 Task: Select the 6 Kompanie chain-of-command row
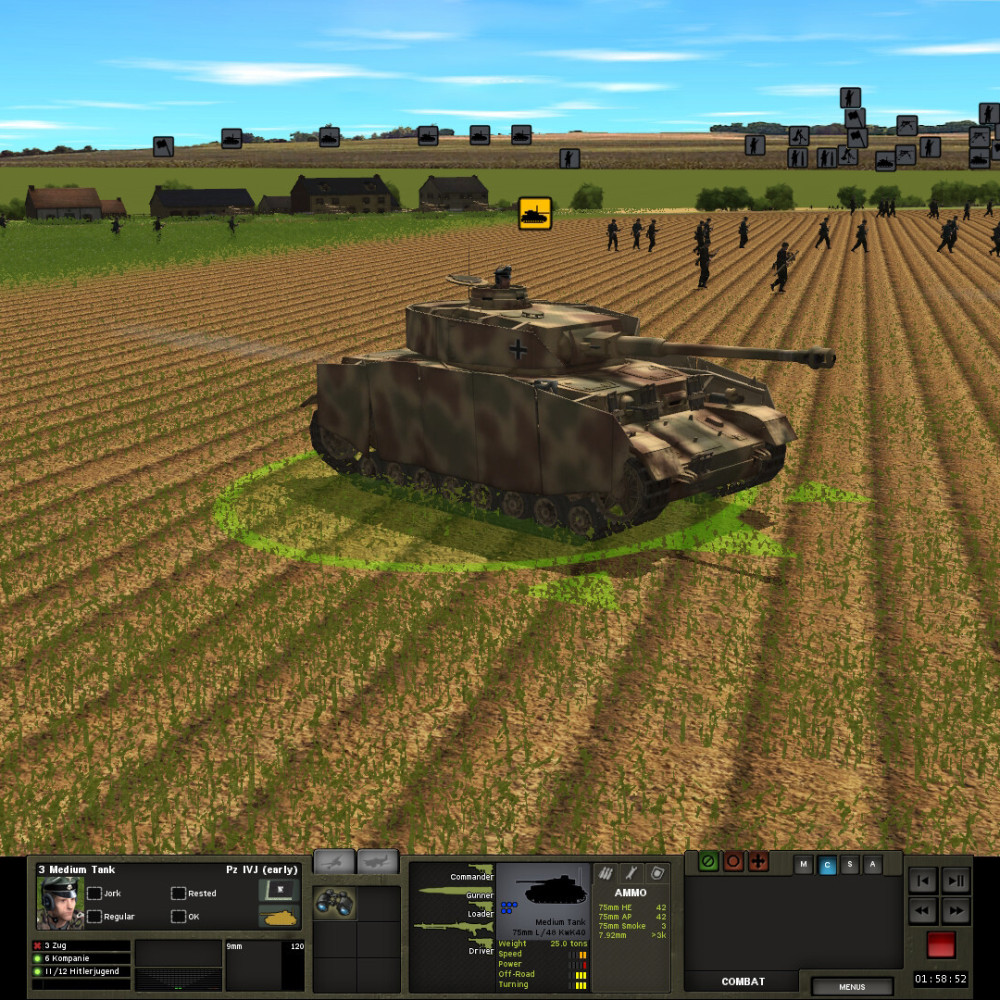click(80, 958)
